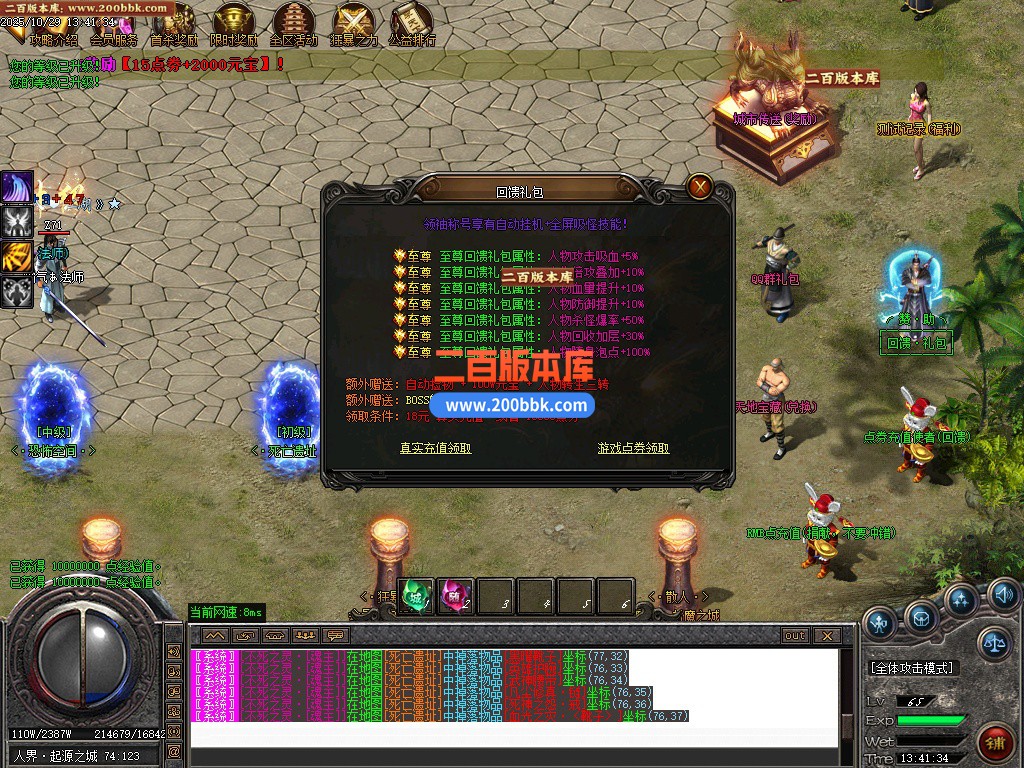Switch the 全体攻击模式 attack mode
This screenshot has height=768, width=1024.
(x=912, y=668)
